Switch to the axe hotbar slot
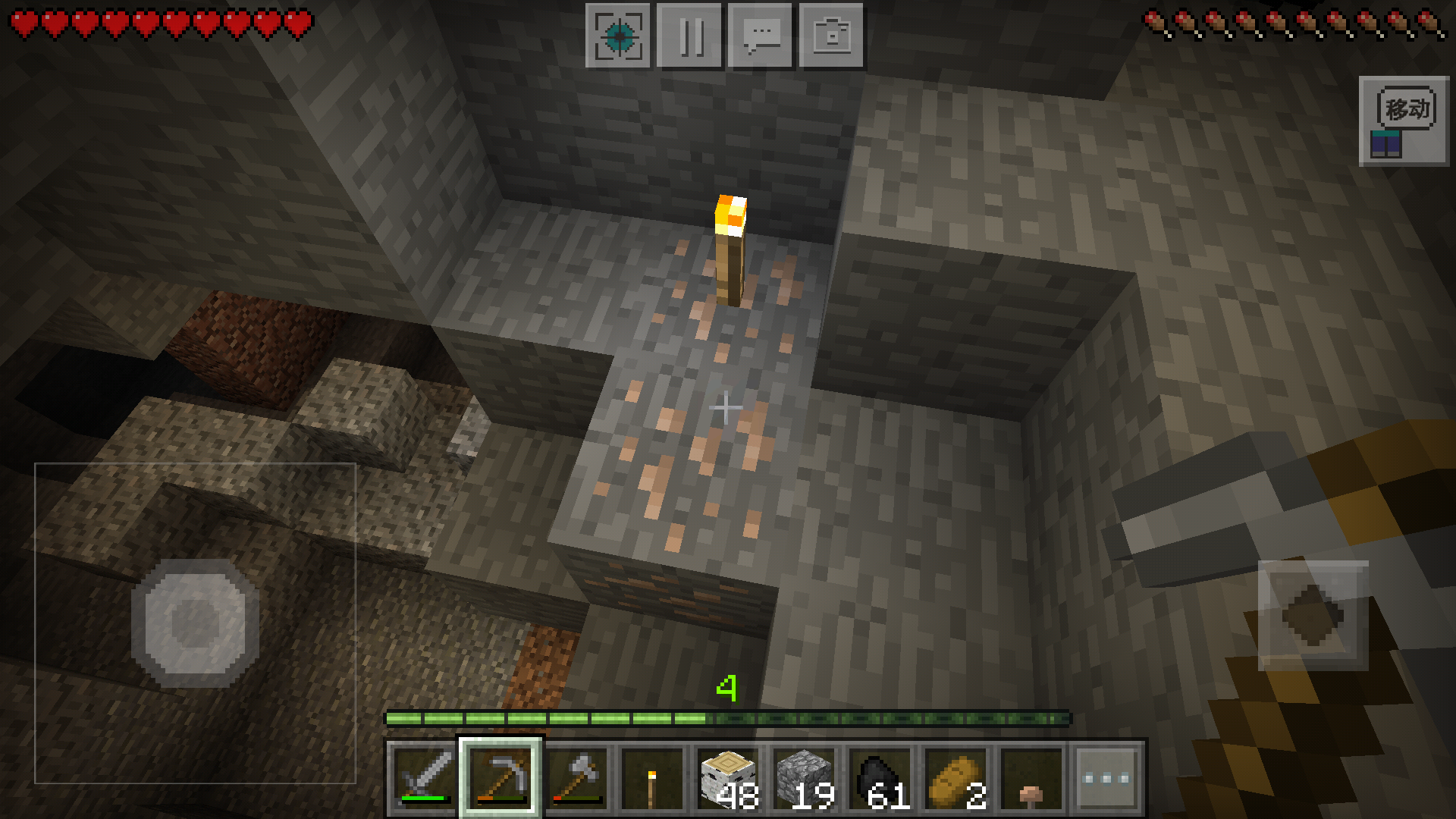This screenshot has width=1456, height=819. point(576,779)
